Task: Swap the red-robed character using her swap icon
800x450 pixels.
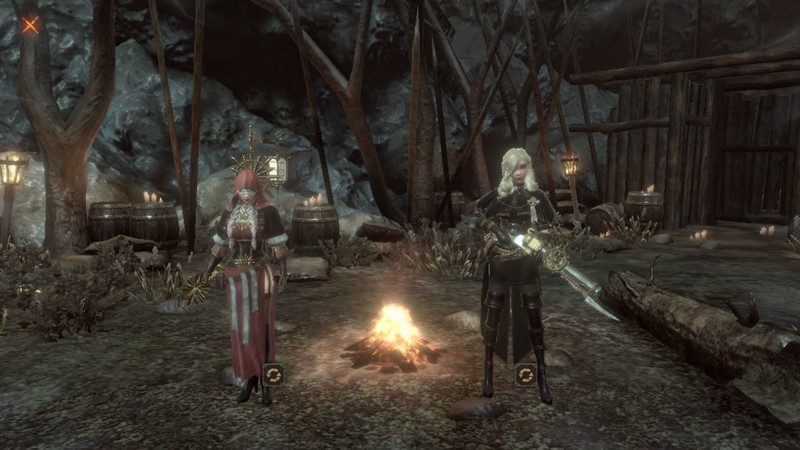Action: tap(273, 374)
